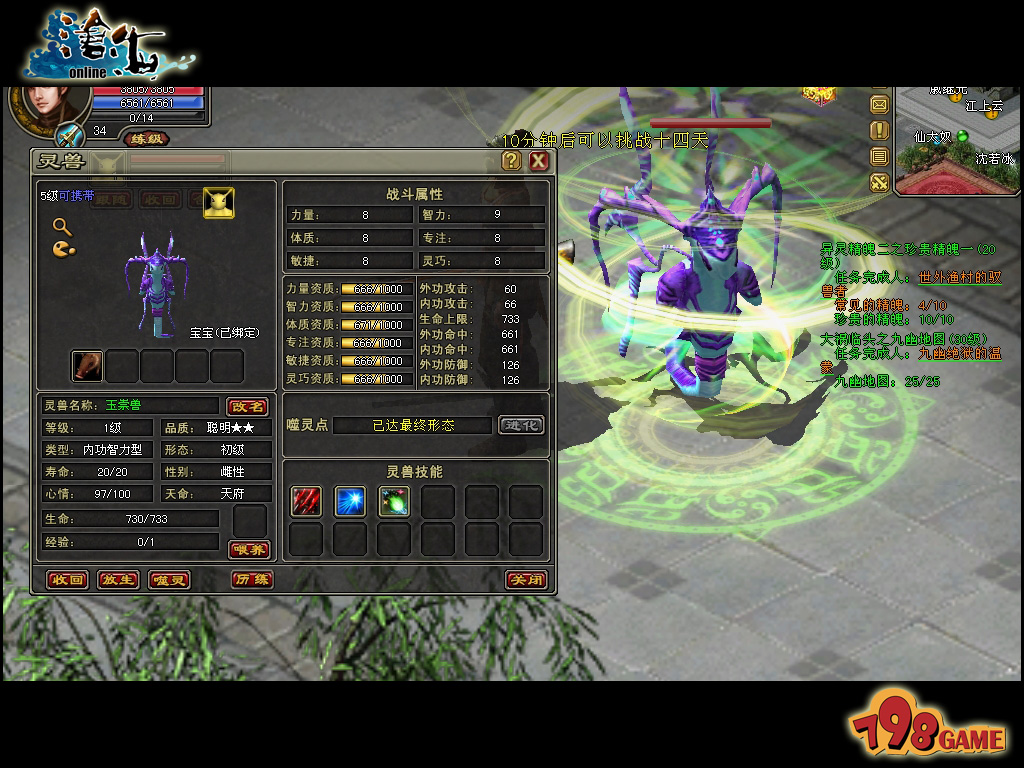Select the blue starburst pet skill
Screen dimensions: 1024x768
point(350,502)
